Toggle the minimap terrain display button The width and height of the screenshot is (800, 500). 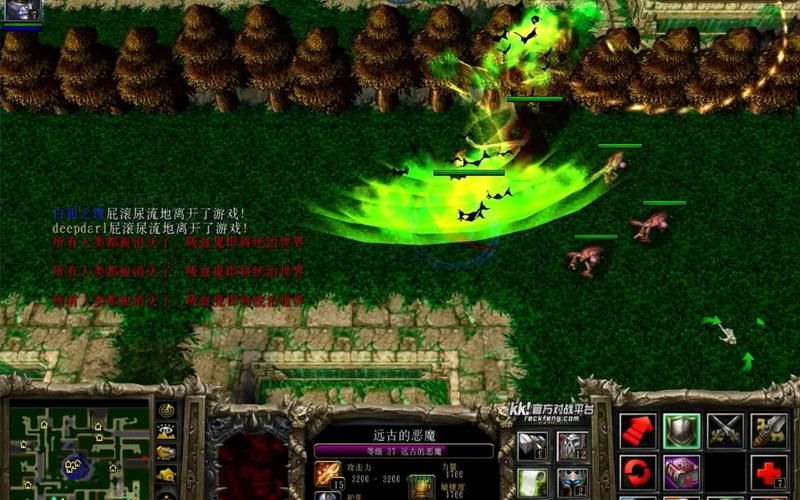[166, 432]
